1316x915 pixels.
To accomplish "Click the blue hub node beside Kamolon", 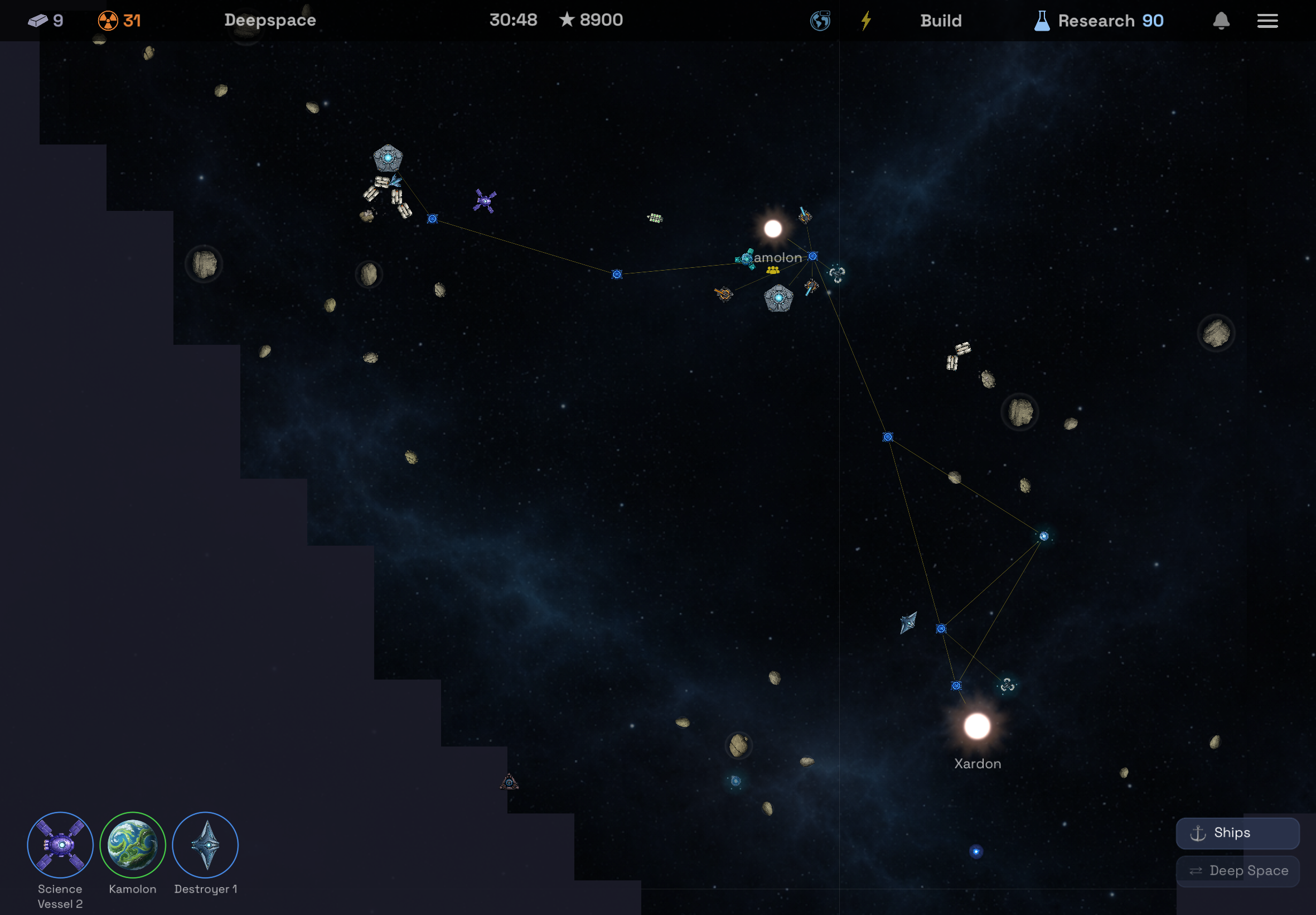I will click(x=812, y=256).
